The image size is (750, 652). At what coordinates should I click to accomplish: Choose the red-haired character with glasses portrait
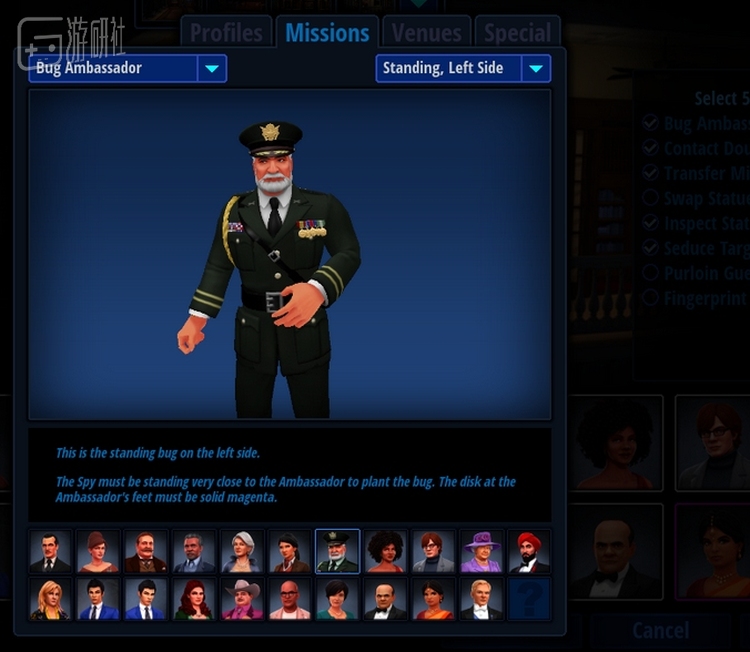point(434,551)
